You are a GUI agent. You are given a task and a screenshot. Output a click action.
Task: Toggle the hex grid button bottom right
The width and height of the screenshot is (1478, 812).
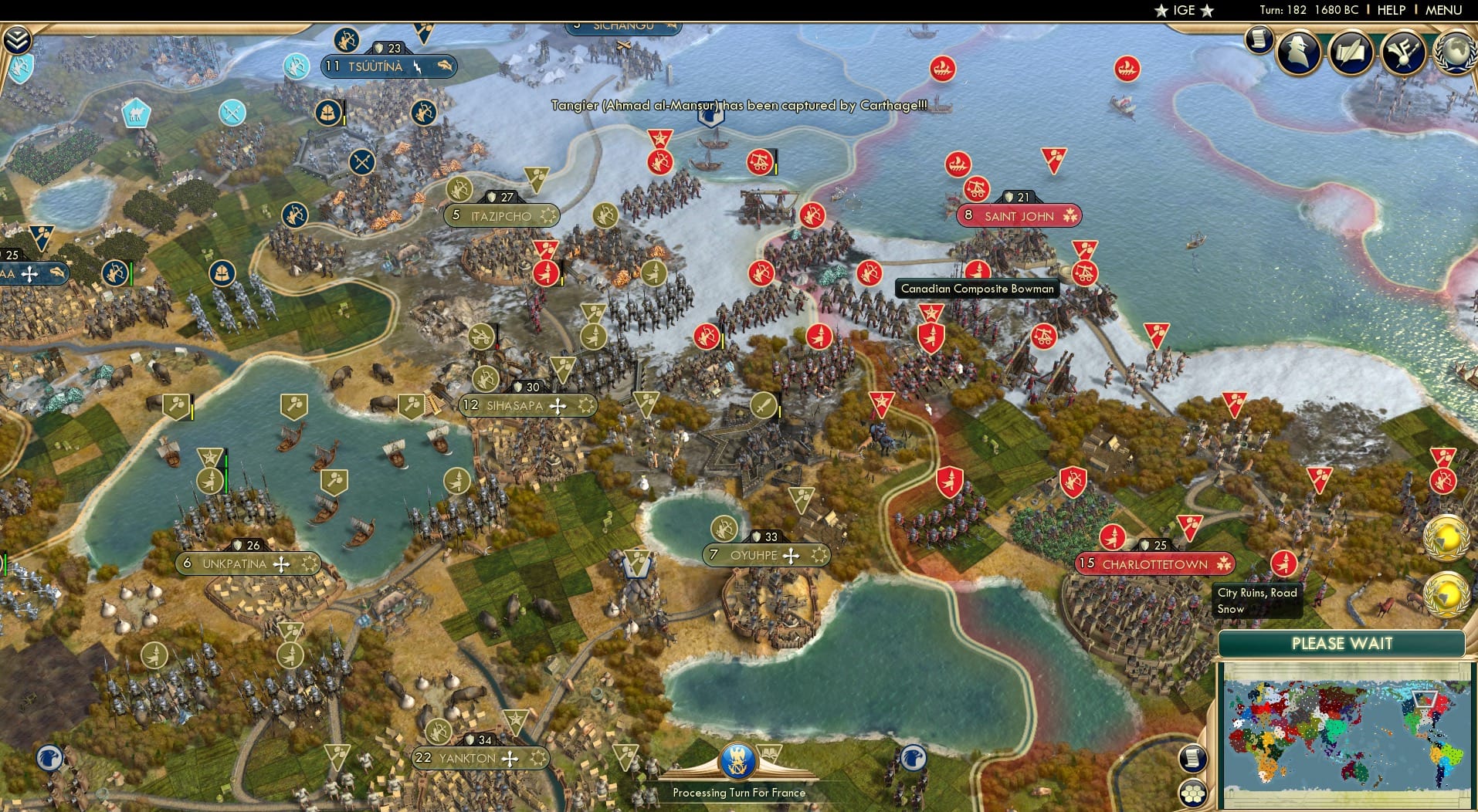(1194, 793)
